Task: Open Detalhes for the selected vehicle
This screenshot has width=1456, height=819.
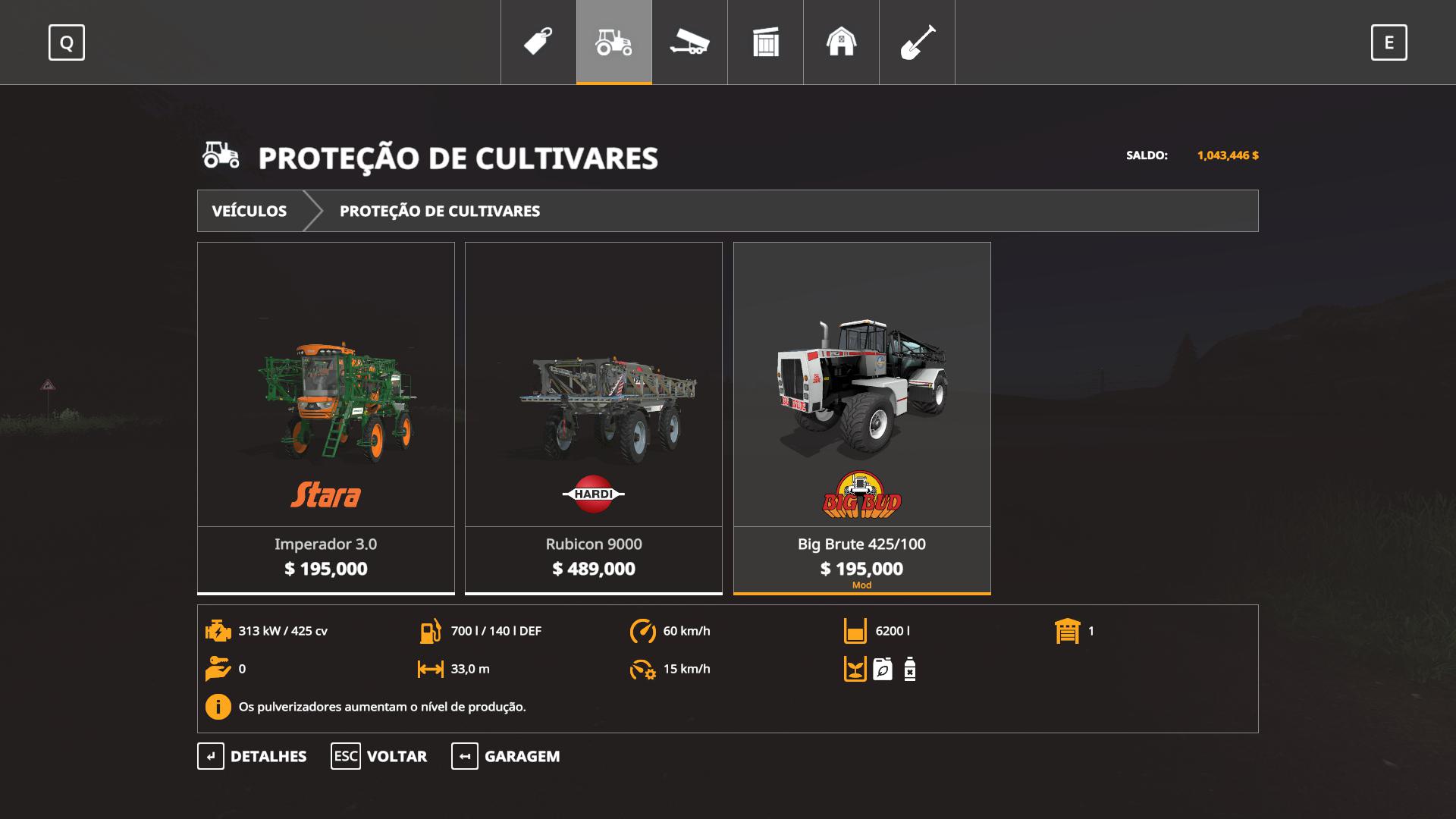Action: point(253,756)
